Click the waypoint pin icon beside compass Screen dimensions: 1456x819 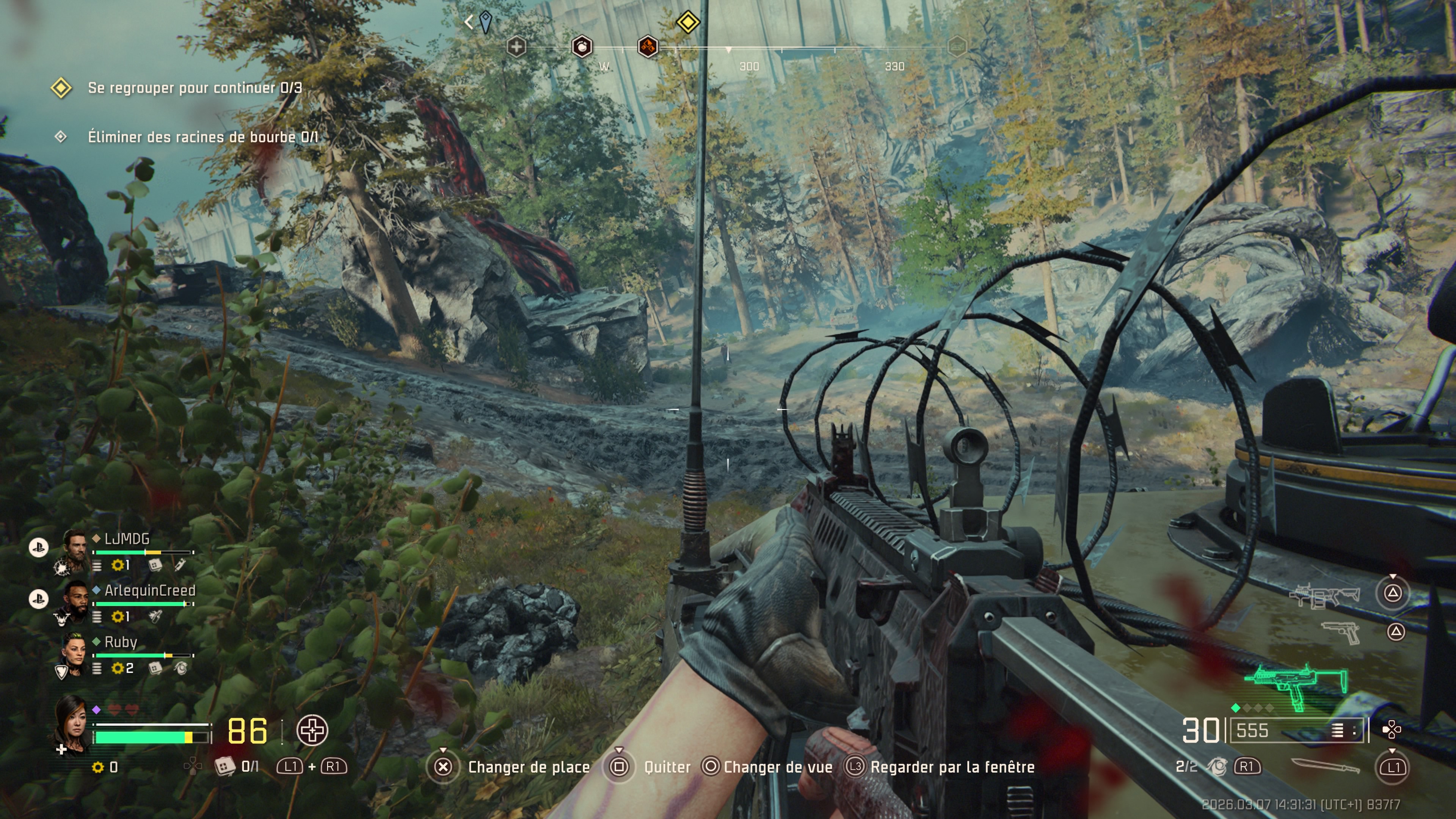coord(485,22)
